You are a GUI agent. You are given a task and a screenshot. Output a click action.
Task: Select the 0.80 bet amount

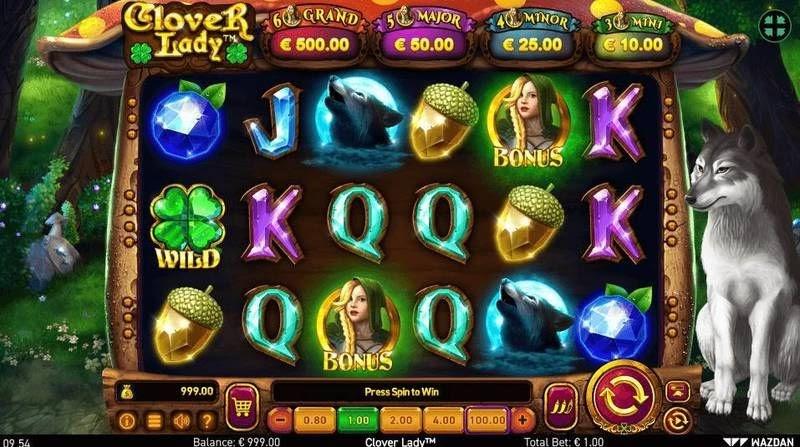click(313, 420)
